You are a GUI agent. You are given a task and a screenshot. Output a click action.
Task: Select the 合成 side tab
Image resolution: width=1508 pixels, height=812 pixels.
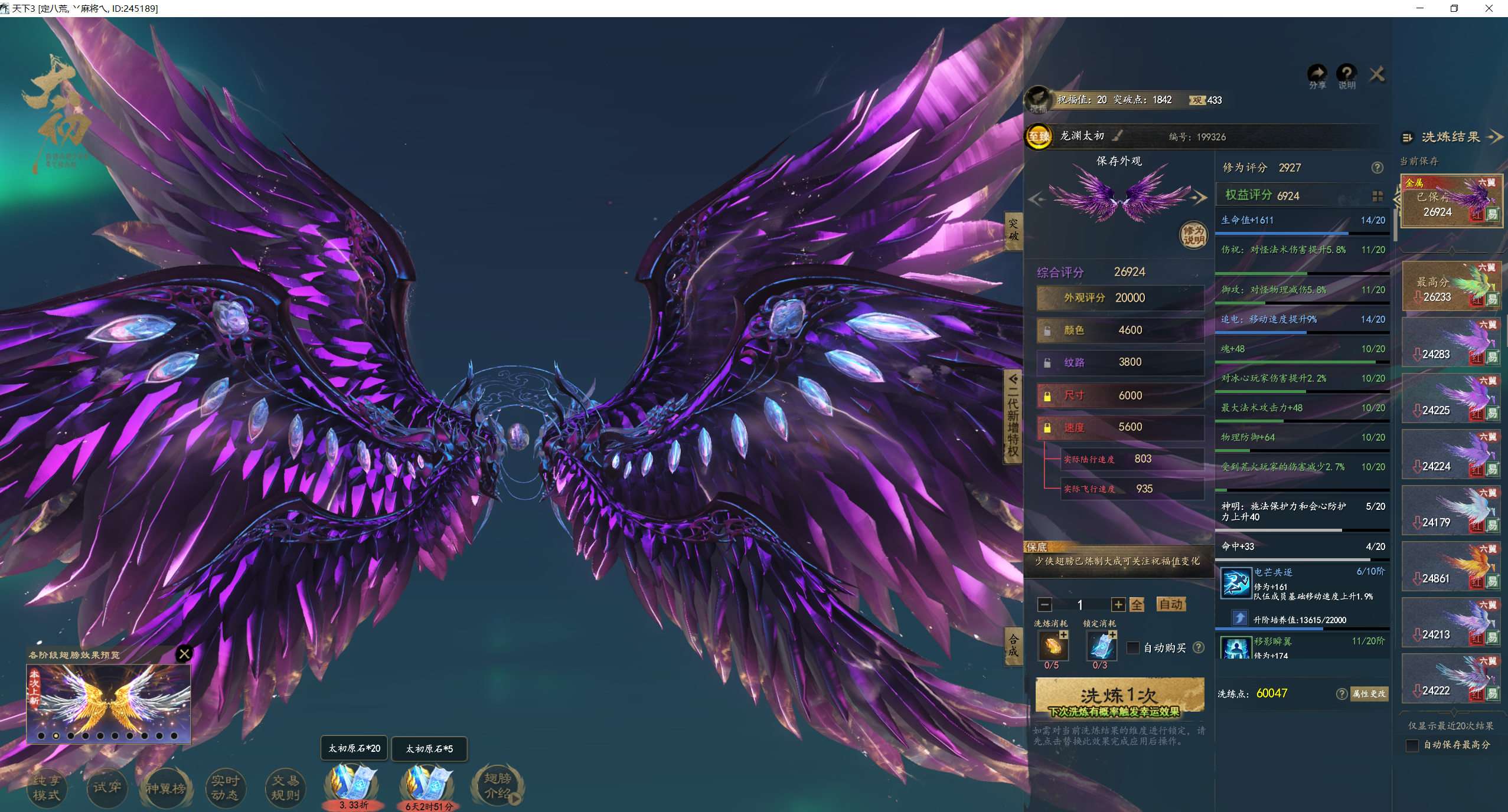coord(1013,645)
